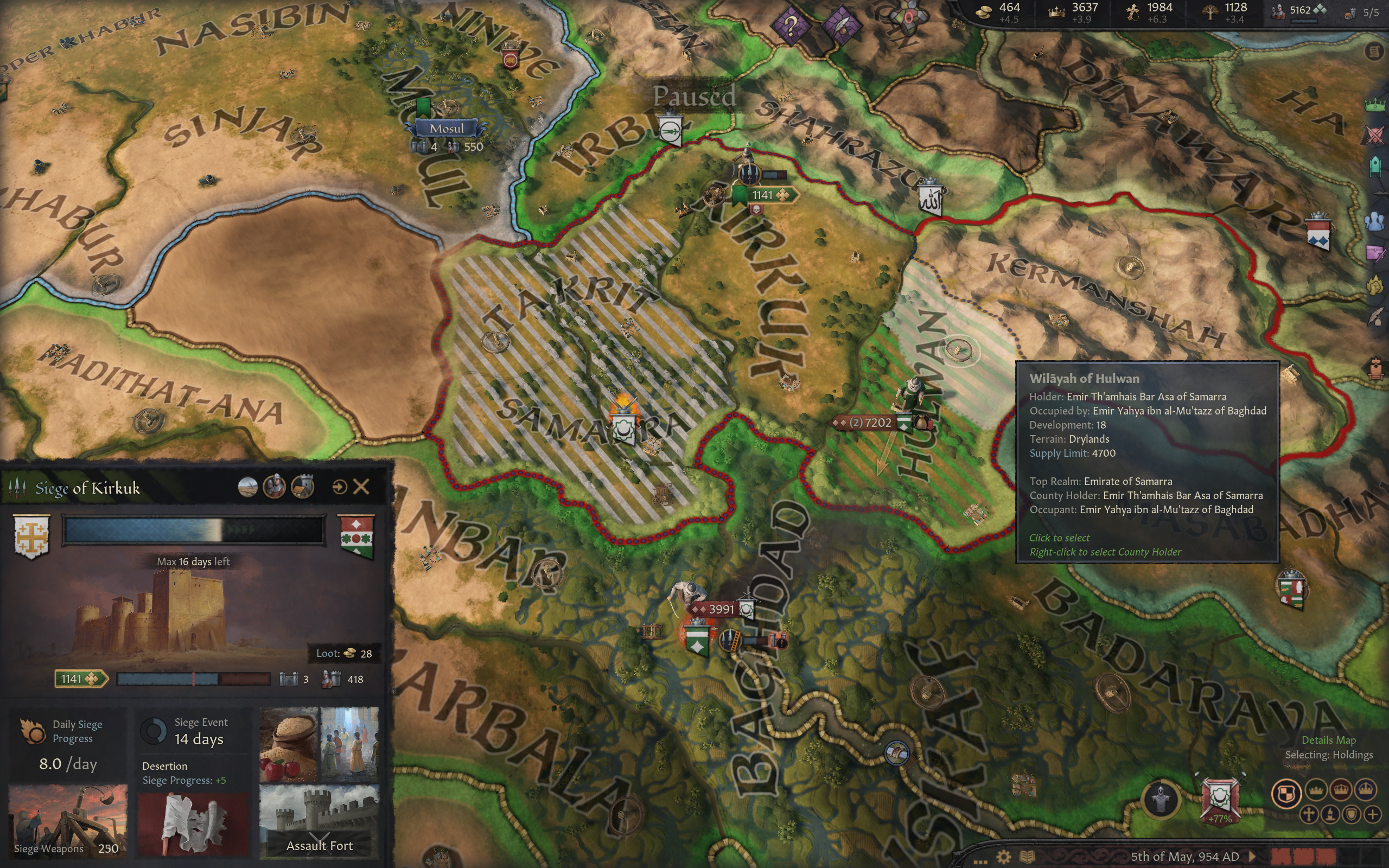Viewport: 1389px width, 868px height.
Task: Open the Realm green crown menu
Action: pyautogui.click(x=1375, y=105)
